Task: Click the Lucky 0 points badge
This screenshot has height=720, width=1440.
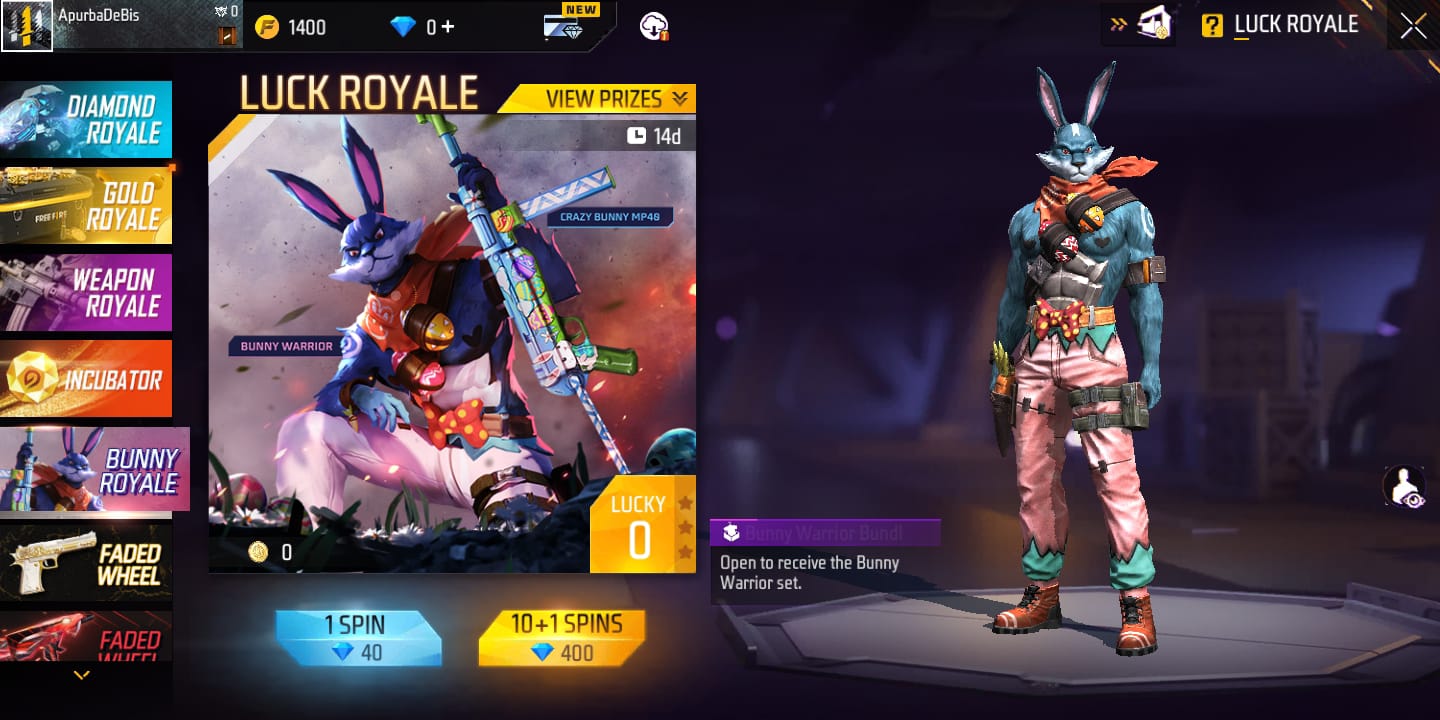Action: (x=640, y=525)
